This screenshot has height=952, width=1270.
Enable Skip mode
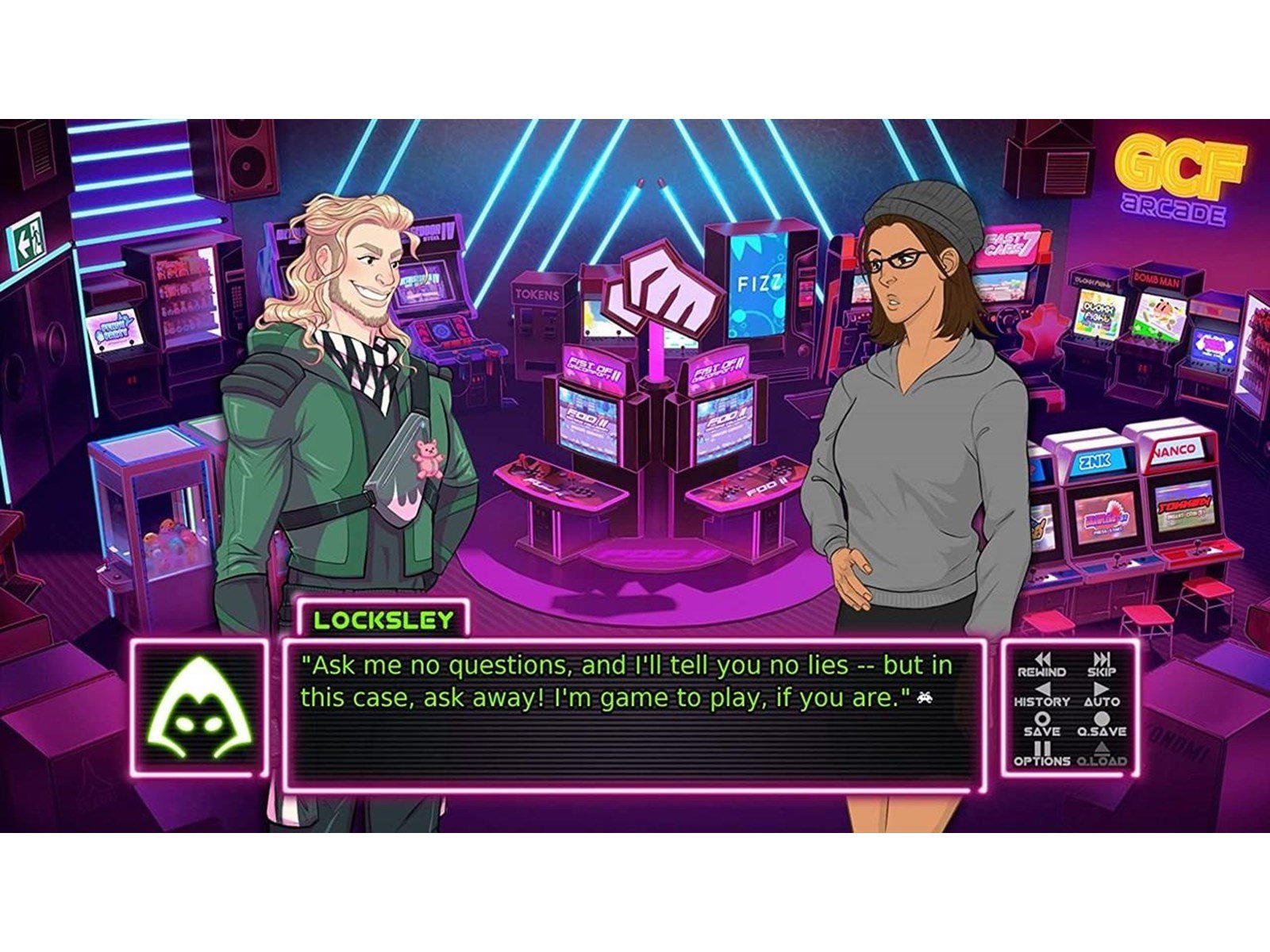(x=1101, y=658)
